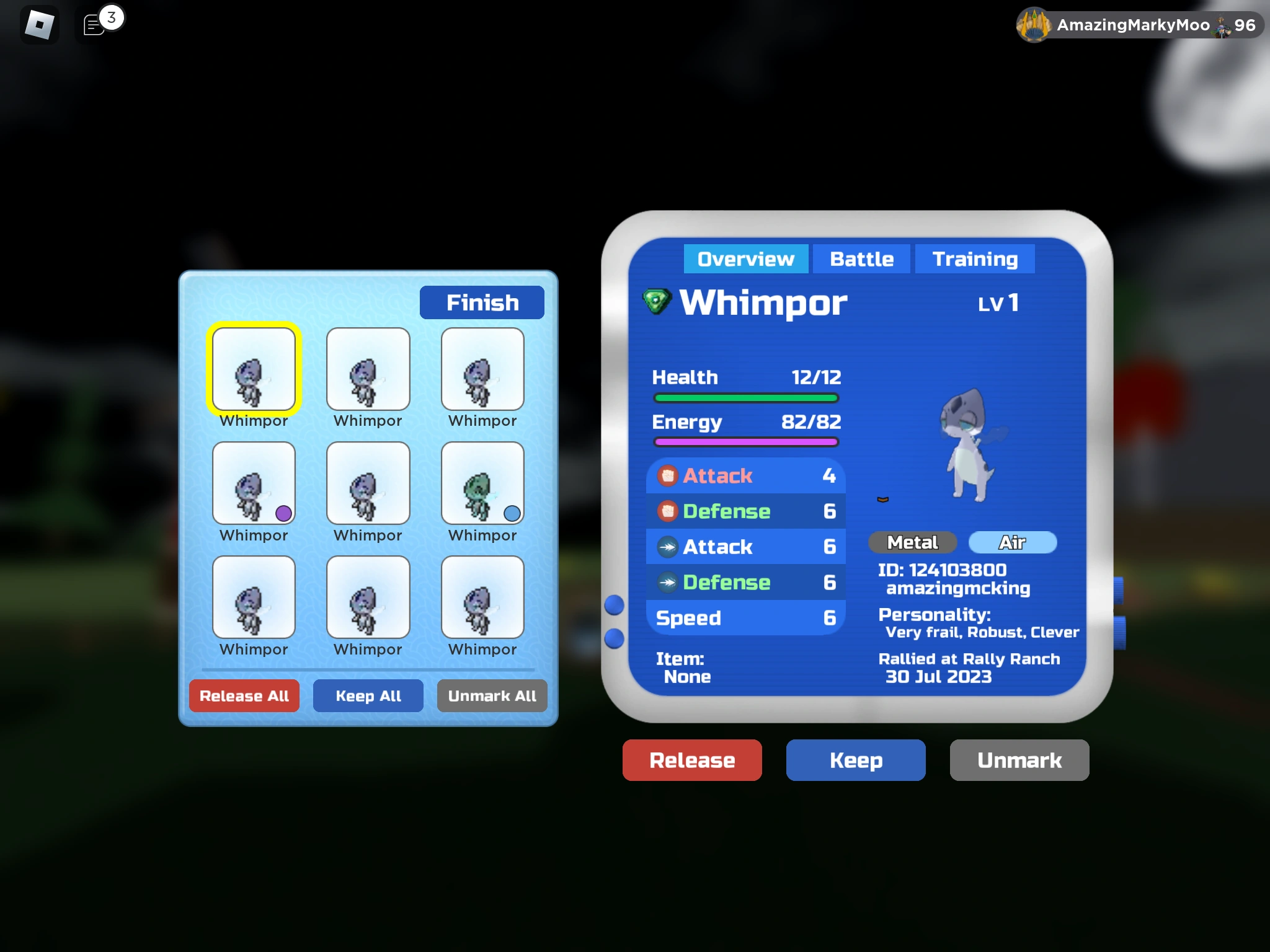Click the Metal type badge
The height and width of the screenshot is (952, 1270).
click(912, 542)
